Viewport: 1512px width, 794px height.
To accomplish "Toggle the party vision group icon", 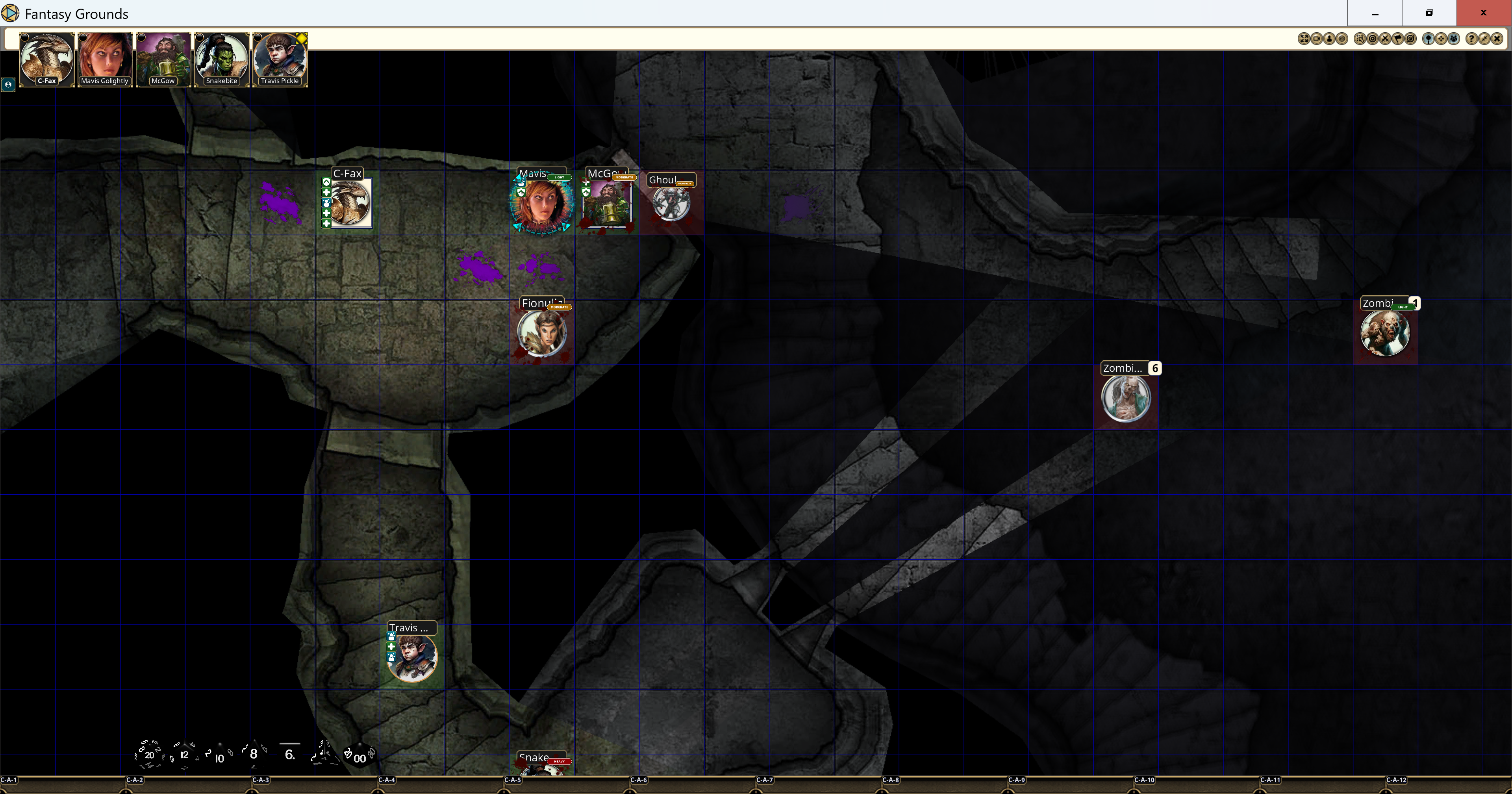I will point(1453,39).
